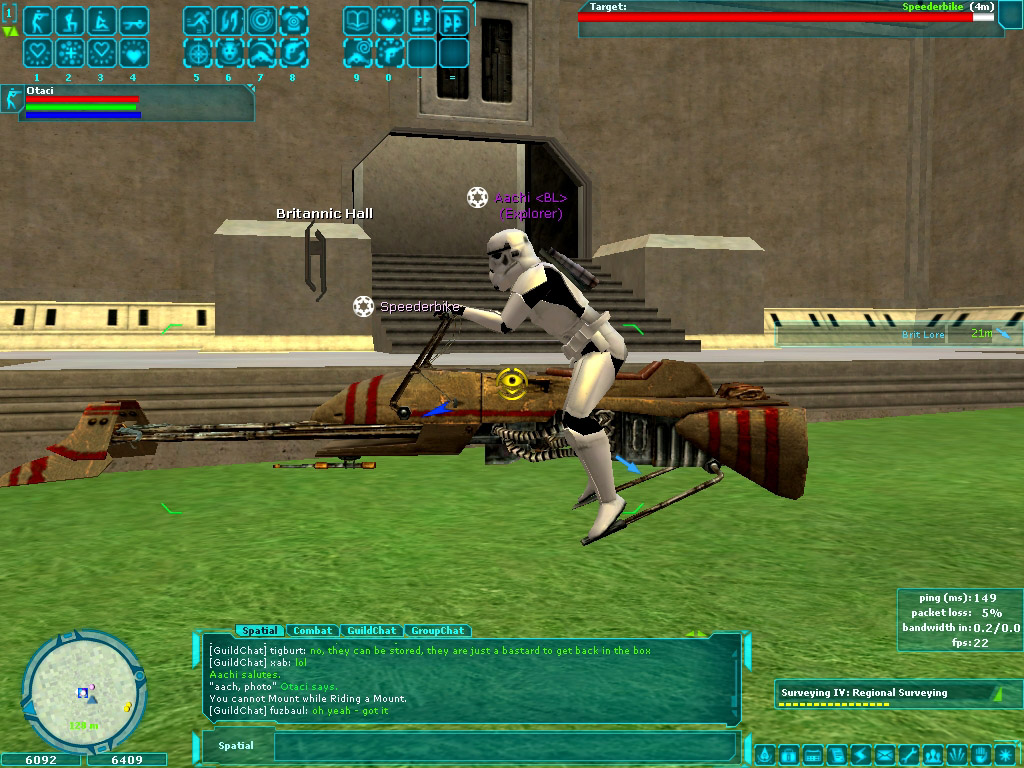This screenshot has width=1024, height=768.
Task: Open the wrench options icon
Action: coord(909,754)
